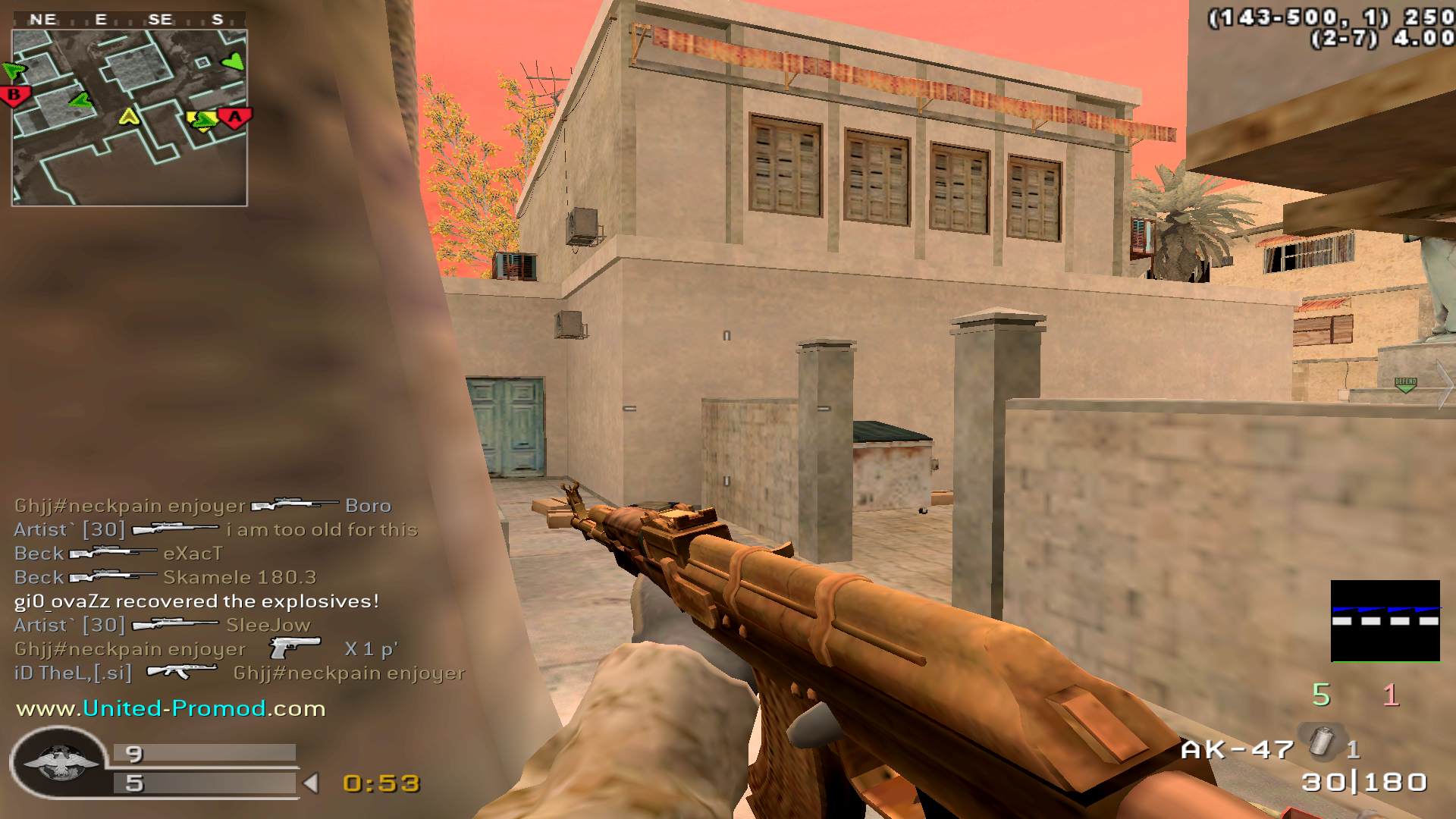Select the A bomb site marker
Image resolution: width=1456 pixels, height=819 pixels.
click(x=235, y=118)
